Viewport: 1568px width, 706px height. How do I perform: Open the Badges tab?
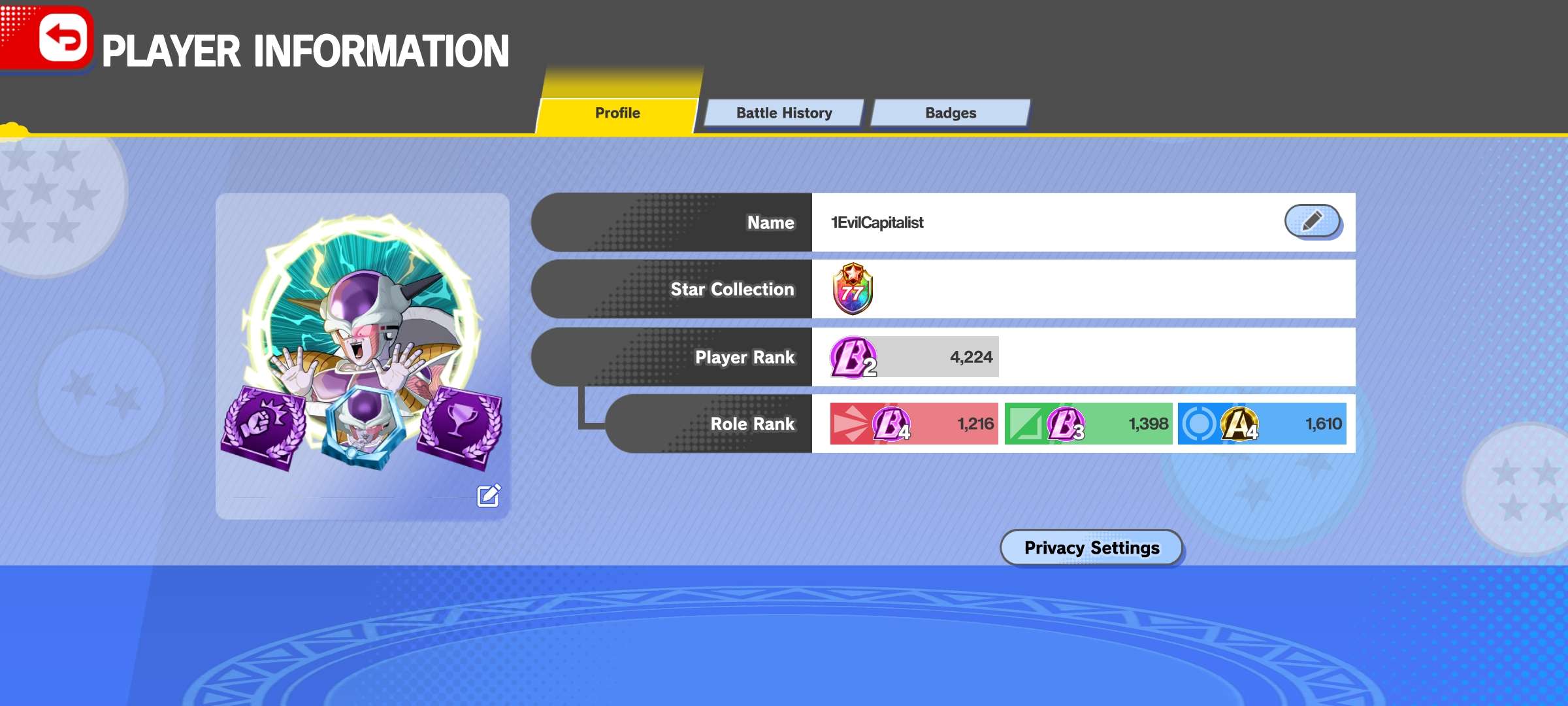pyautogui.click(x=951, y=113)
